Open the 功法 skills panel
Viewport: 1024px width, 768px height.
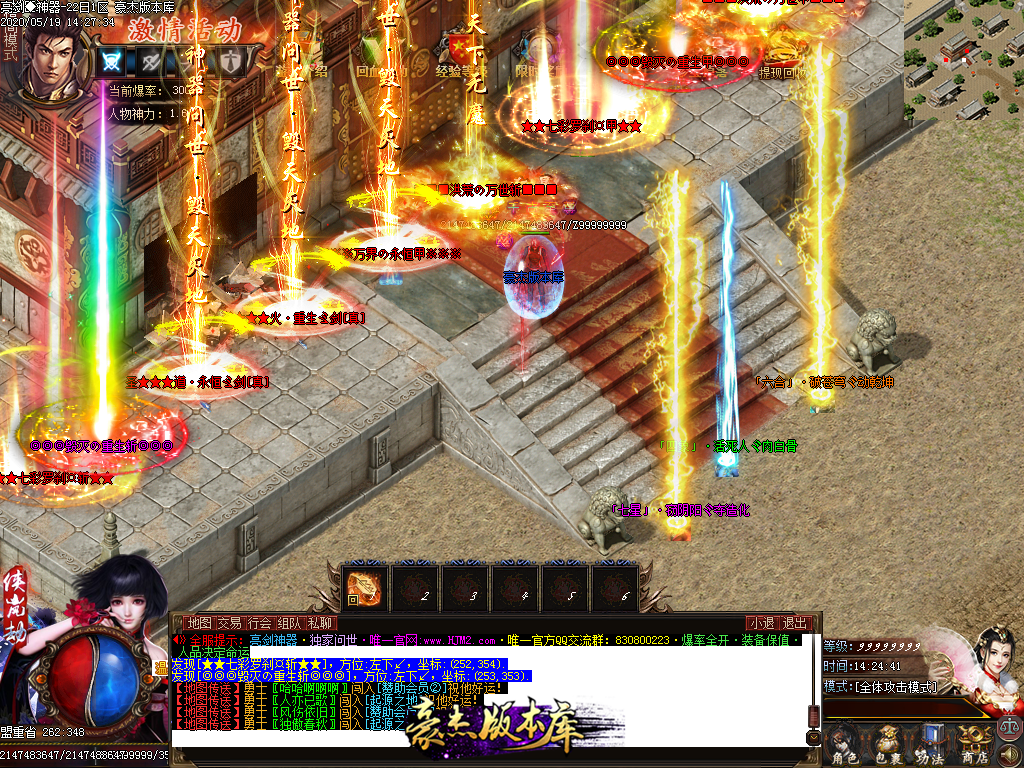tap(930, 744)
